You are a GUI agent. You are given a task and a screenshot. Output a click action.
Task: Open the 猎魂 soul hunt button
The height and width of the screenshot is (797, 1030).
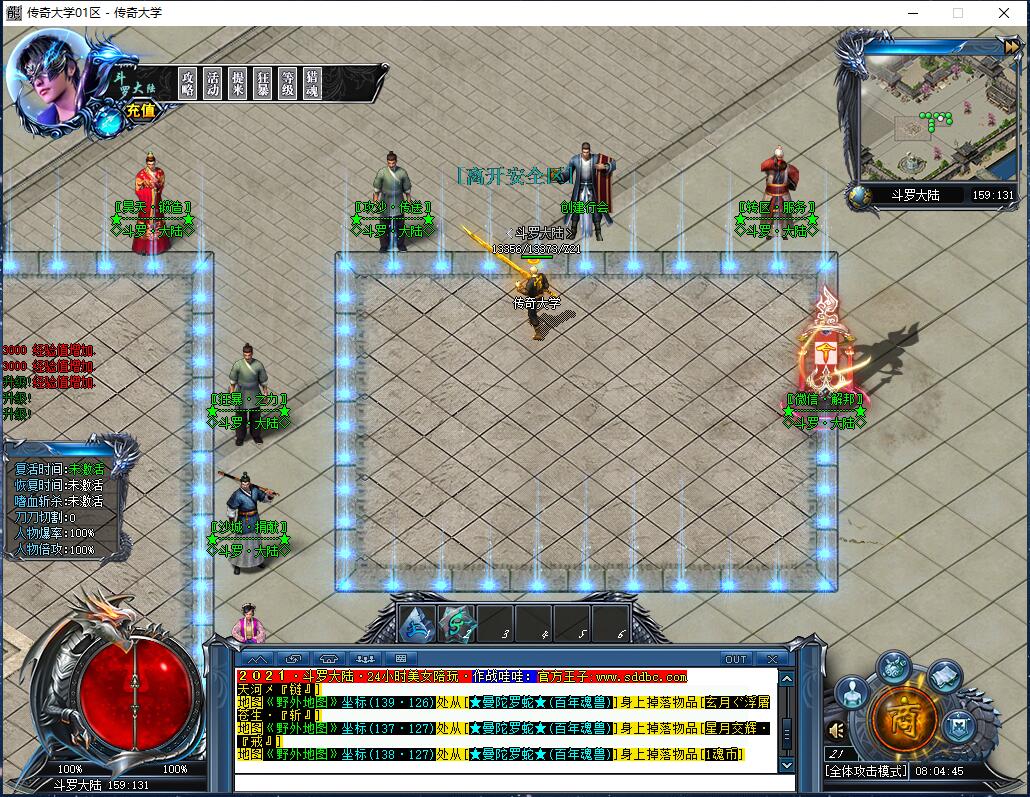(313, 83)
